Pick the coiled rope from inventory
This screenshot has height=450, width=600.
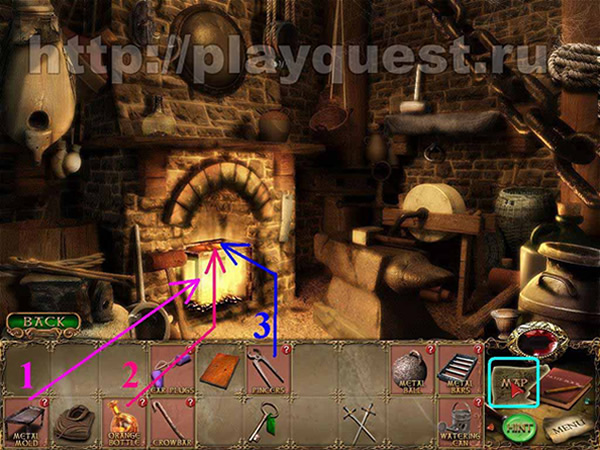pos(73,421)
